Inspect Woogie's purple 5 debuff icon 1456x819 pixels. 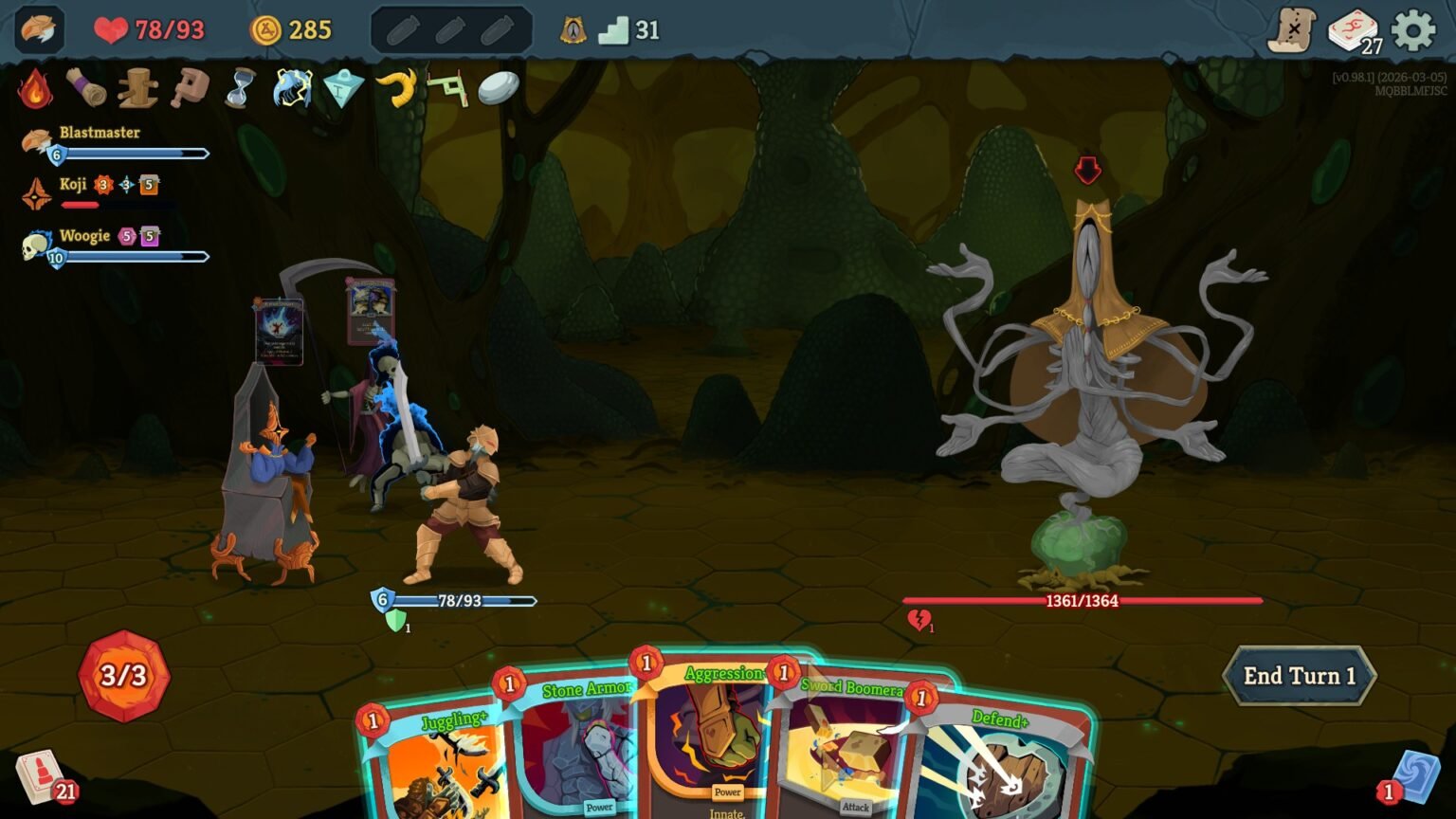(x=148, y=234)
